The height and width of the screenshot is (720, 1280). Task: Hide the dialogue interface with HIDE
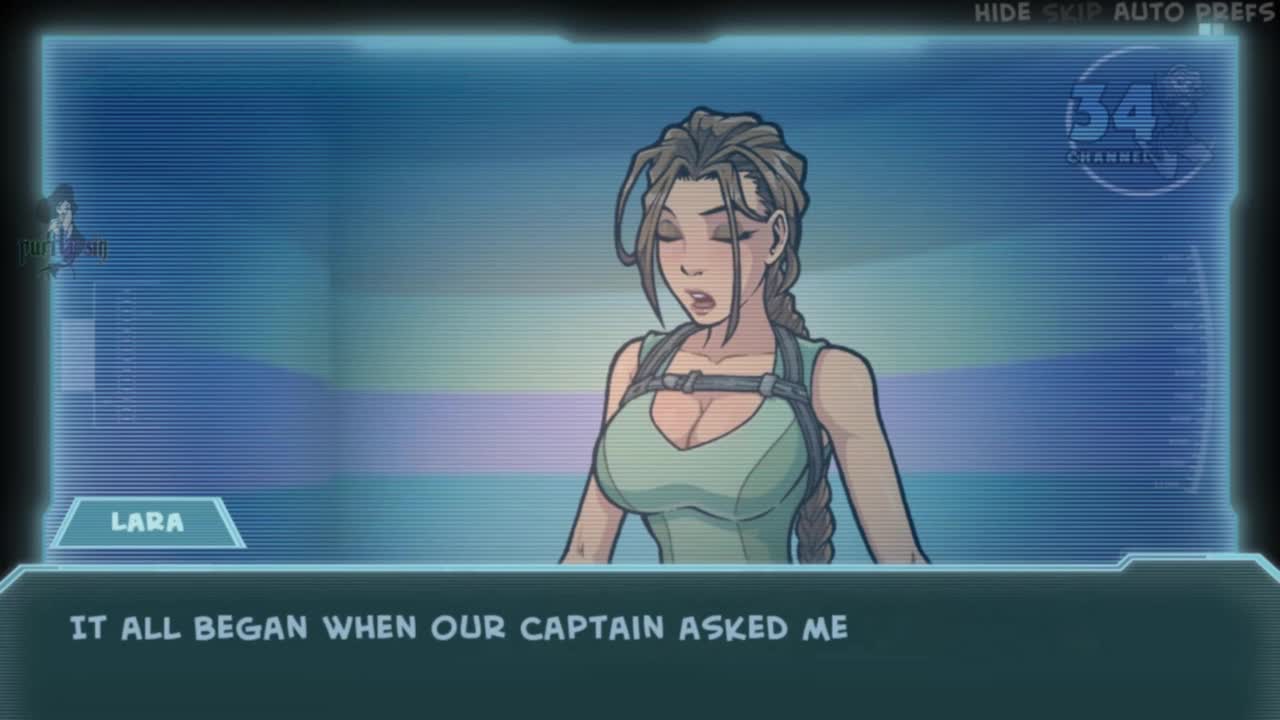pos(1002,13)
